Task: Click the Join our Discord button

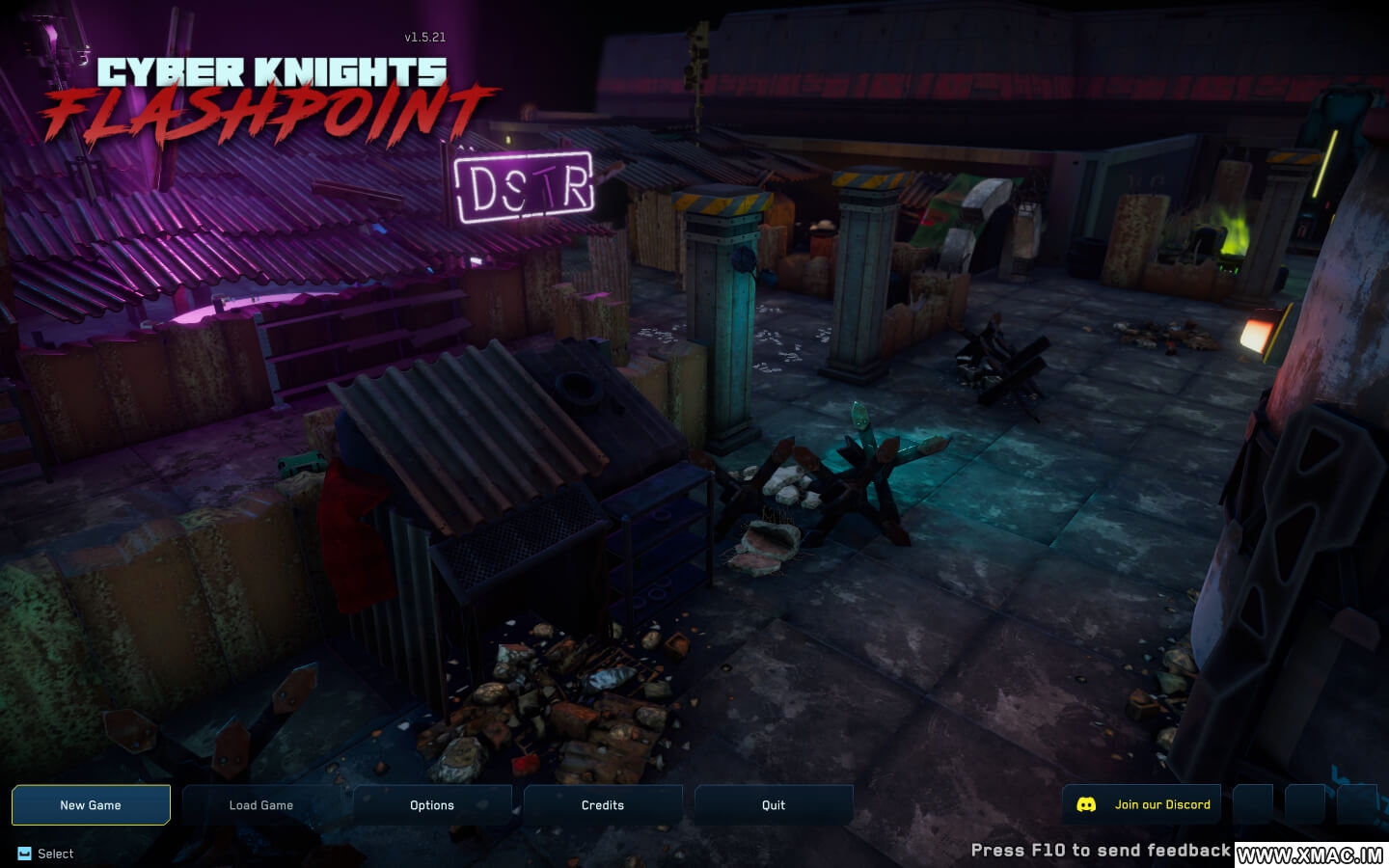Action: pos(1142,804)
